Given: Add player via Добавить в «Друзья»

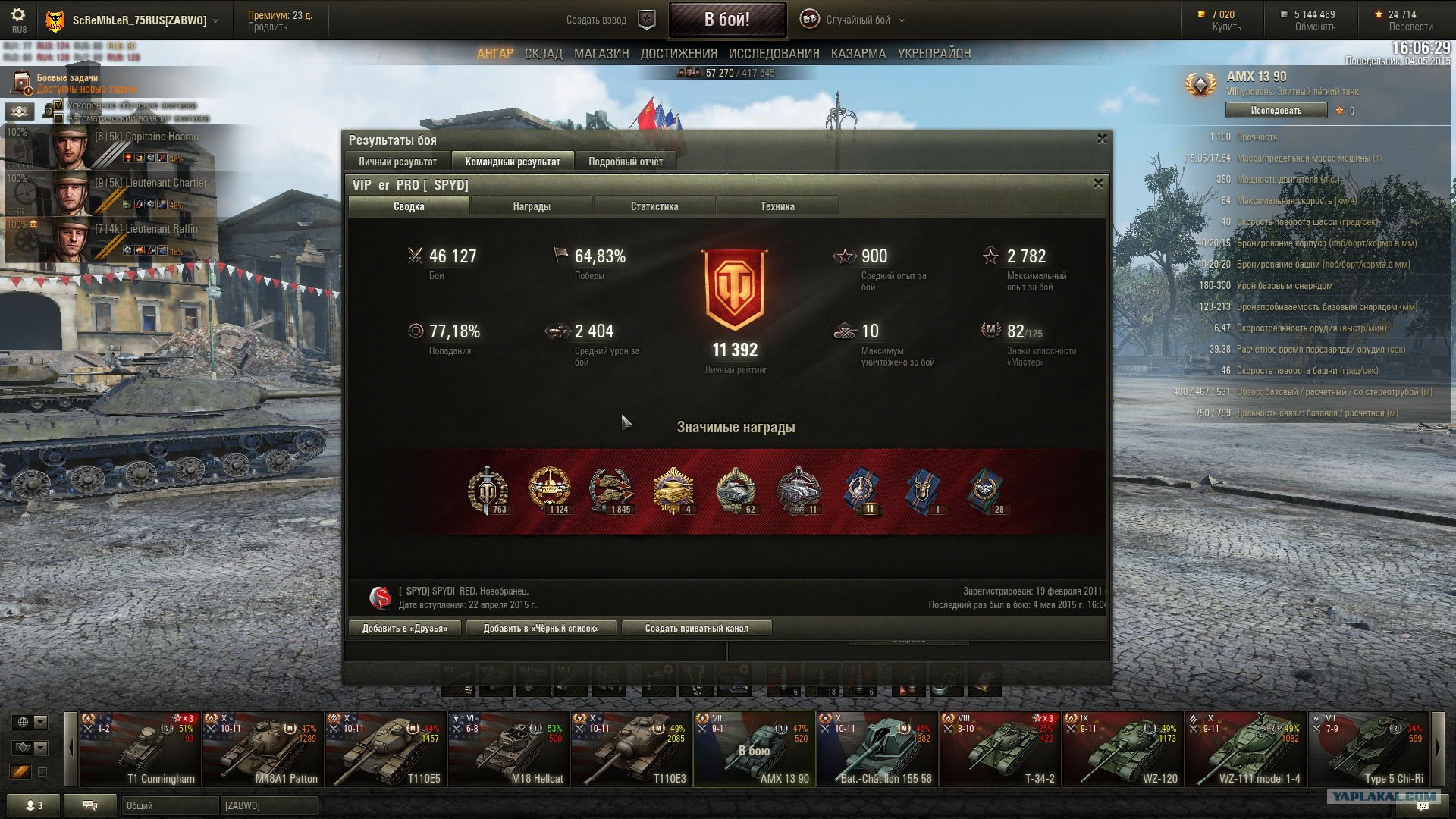Looking at the screenshot, I should (405, 629).
